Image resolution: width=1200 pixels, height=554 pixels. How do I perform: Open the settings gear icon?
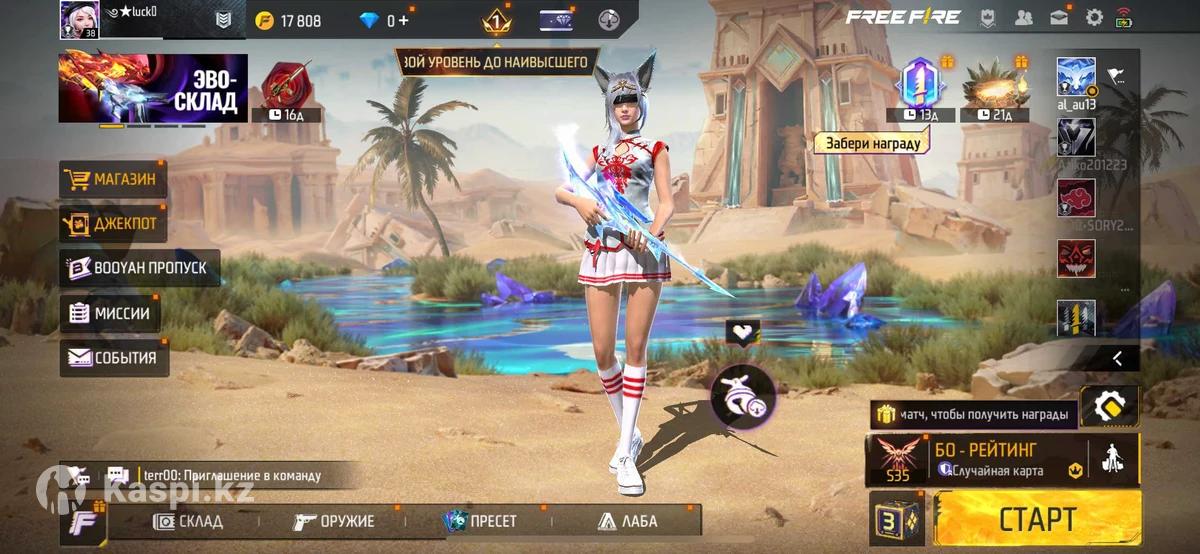click(1095, 17)
